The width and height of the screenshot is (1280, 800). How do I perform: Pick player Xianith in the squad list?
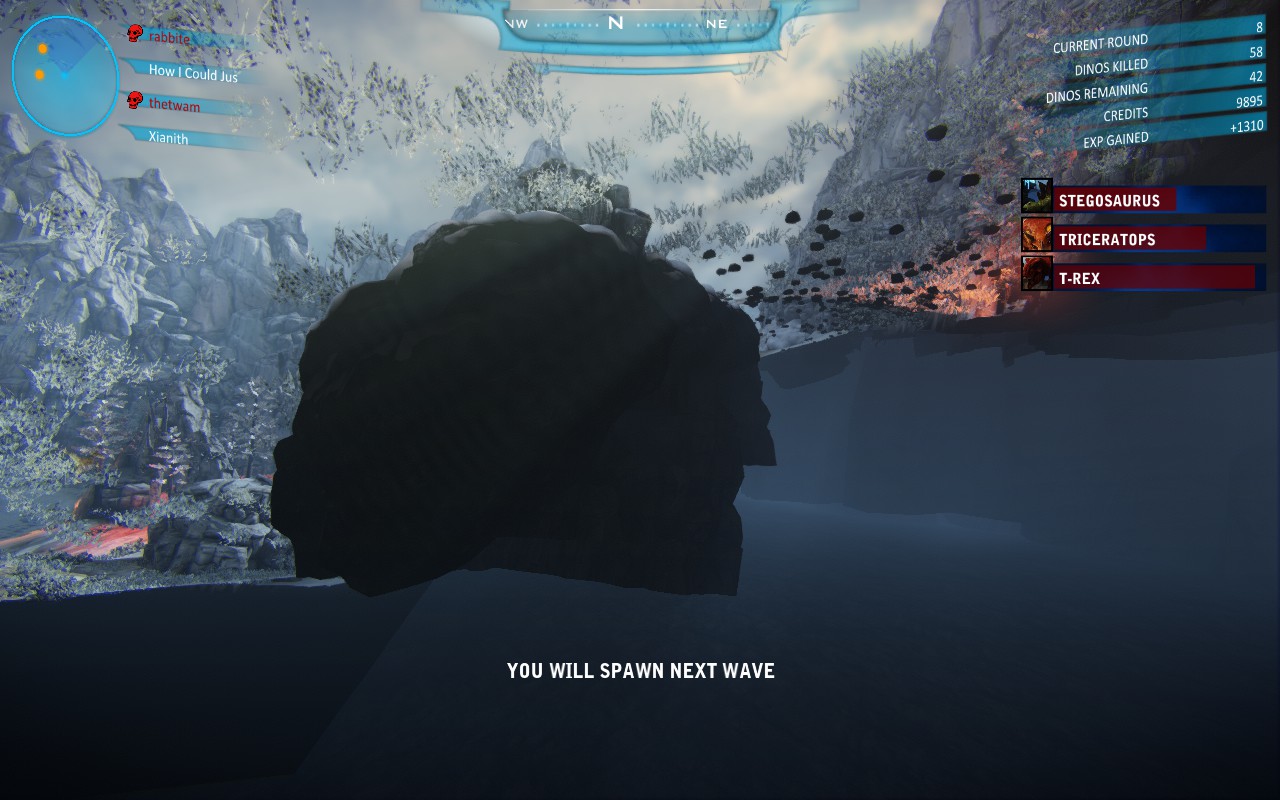point(168,138)
